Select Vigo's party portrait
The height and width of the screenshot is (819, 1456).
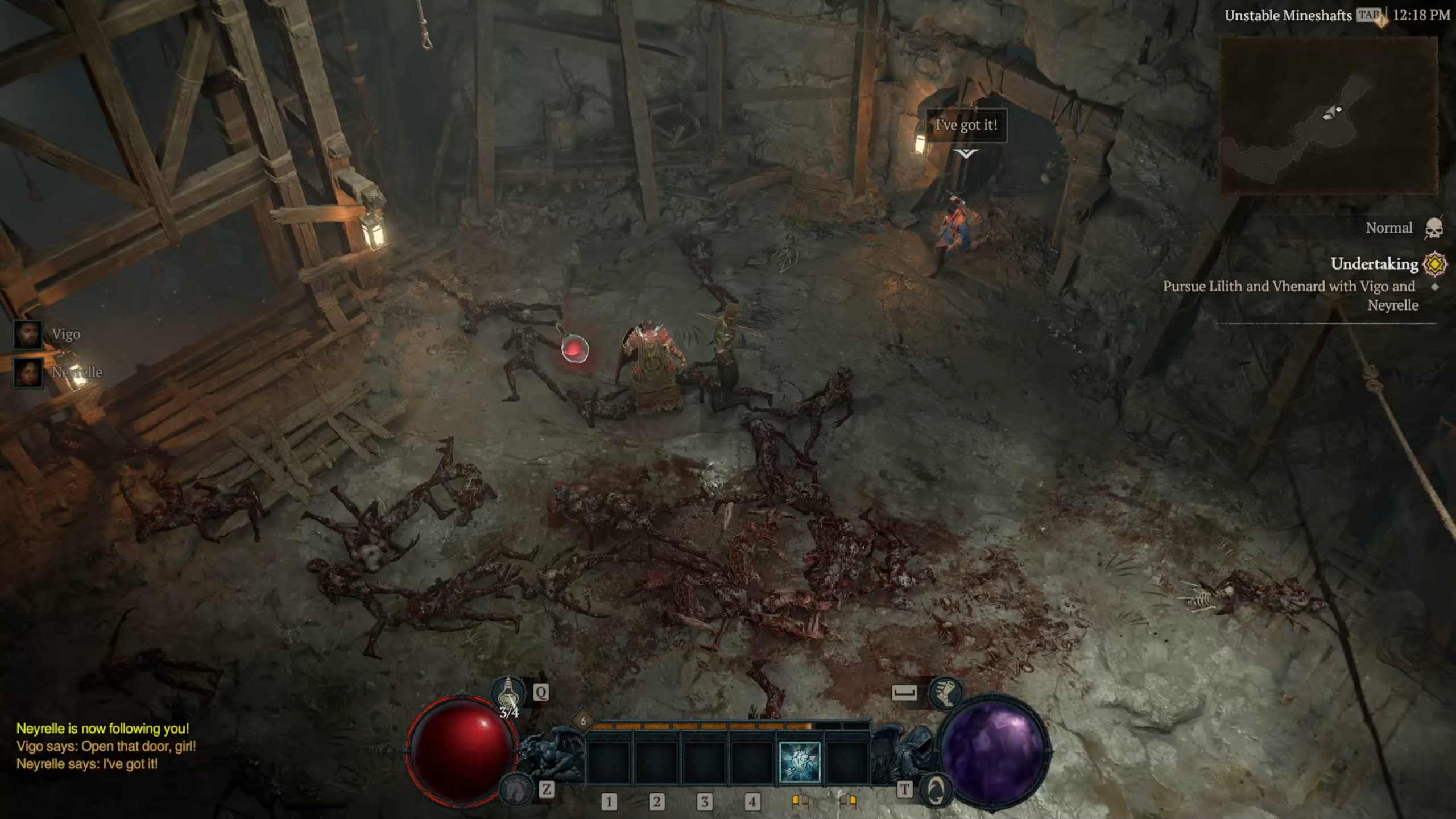coord(28,334)
